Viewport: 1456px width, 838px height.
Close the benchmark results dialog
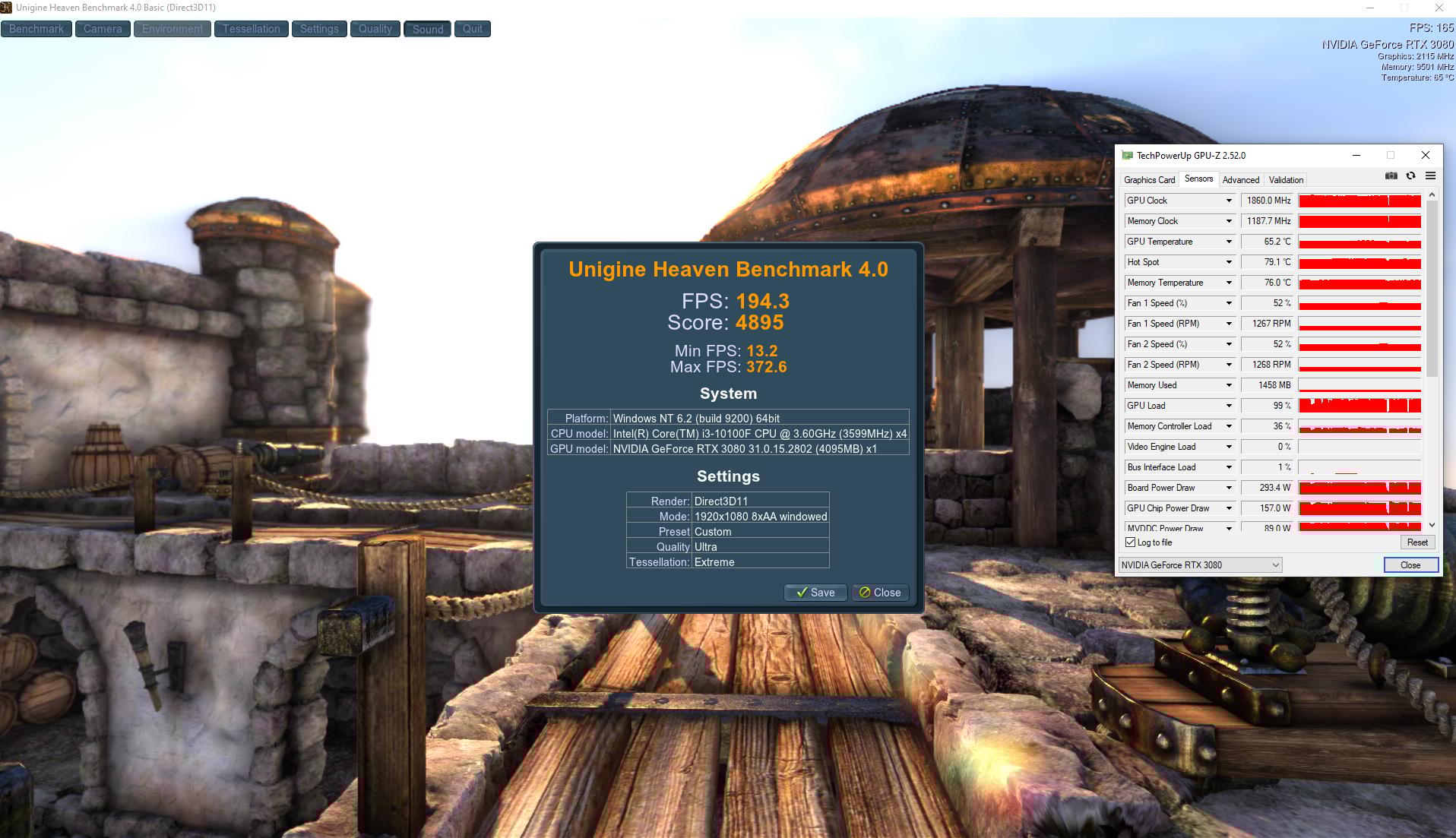point(880,593)
